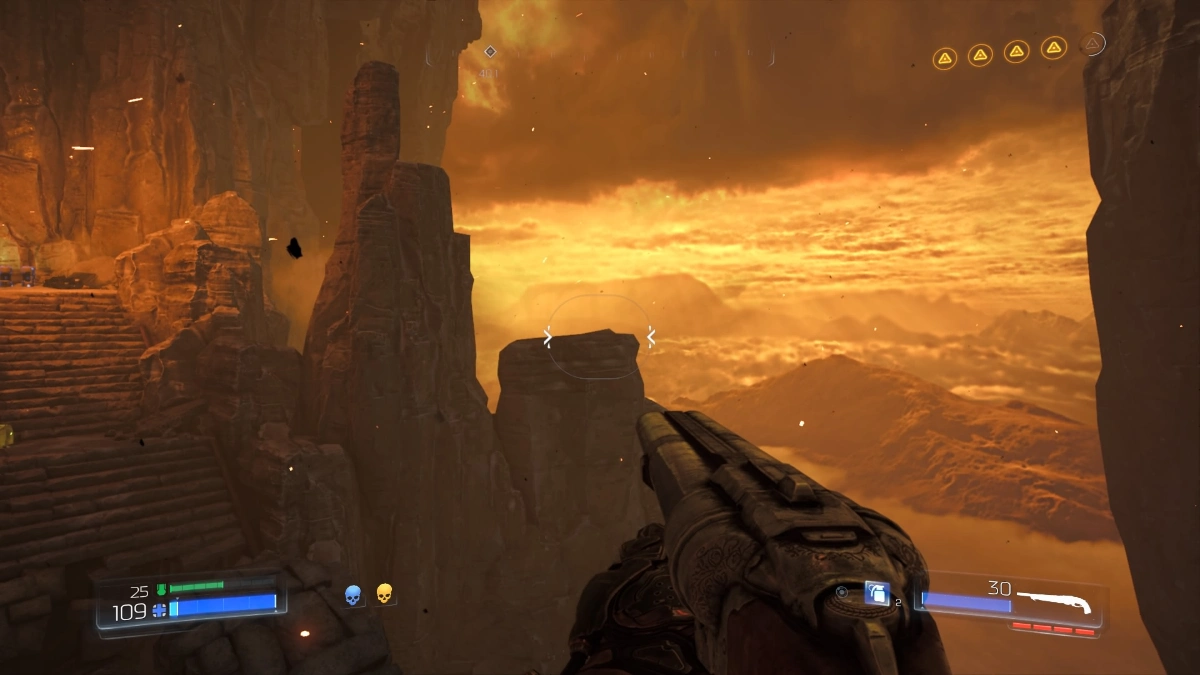This screenshot has width=1200, height=675.
Task: Select the diamond objective marker on compass
Action: pyautogui.click(x=490, y=52)
